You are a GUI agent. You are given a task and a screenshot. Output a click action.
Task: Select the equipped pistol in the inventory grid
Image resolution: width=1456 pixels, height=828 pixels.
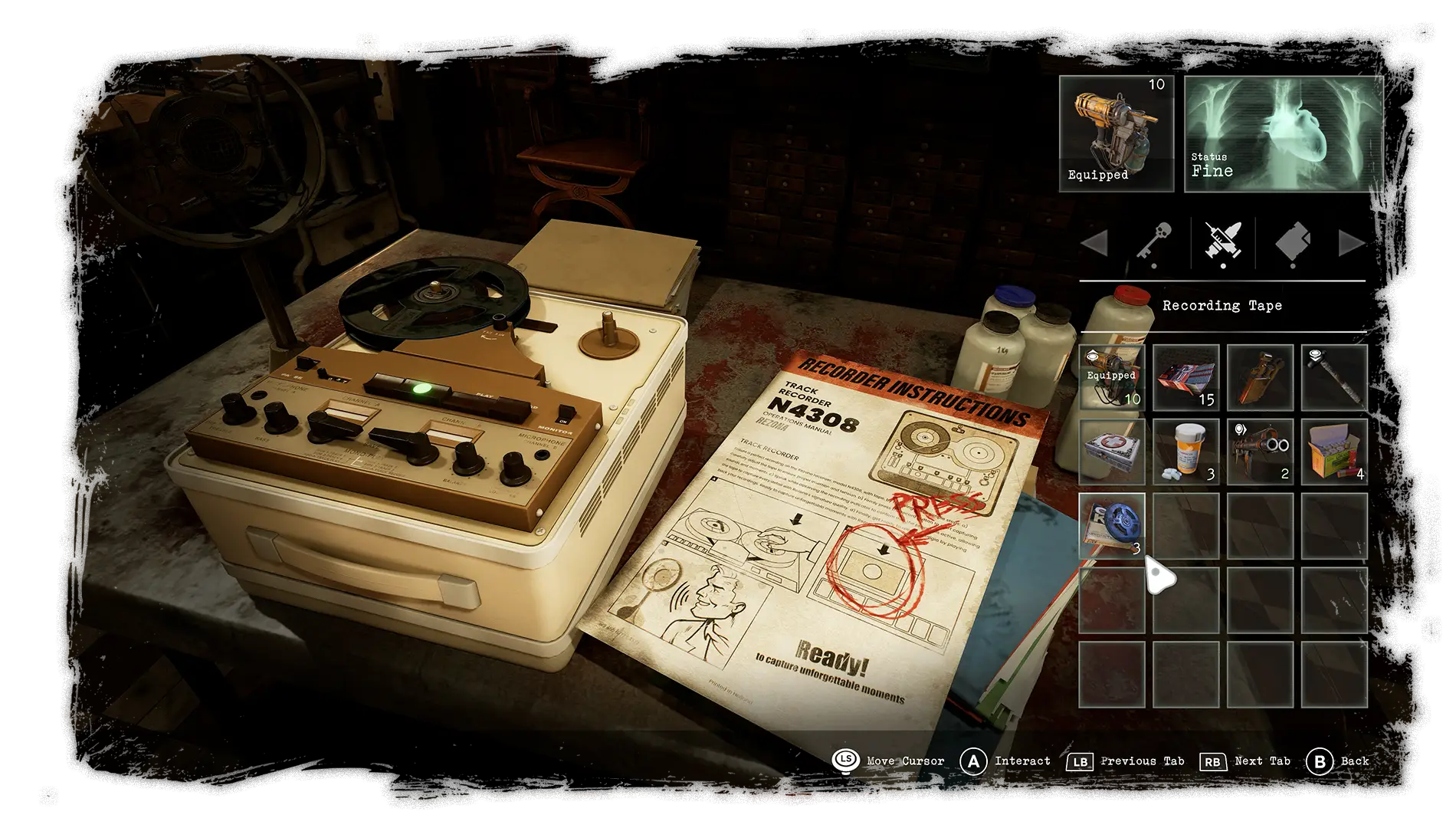(1111, 377)
